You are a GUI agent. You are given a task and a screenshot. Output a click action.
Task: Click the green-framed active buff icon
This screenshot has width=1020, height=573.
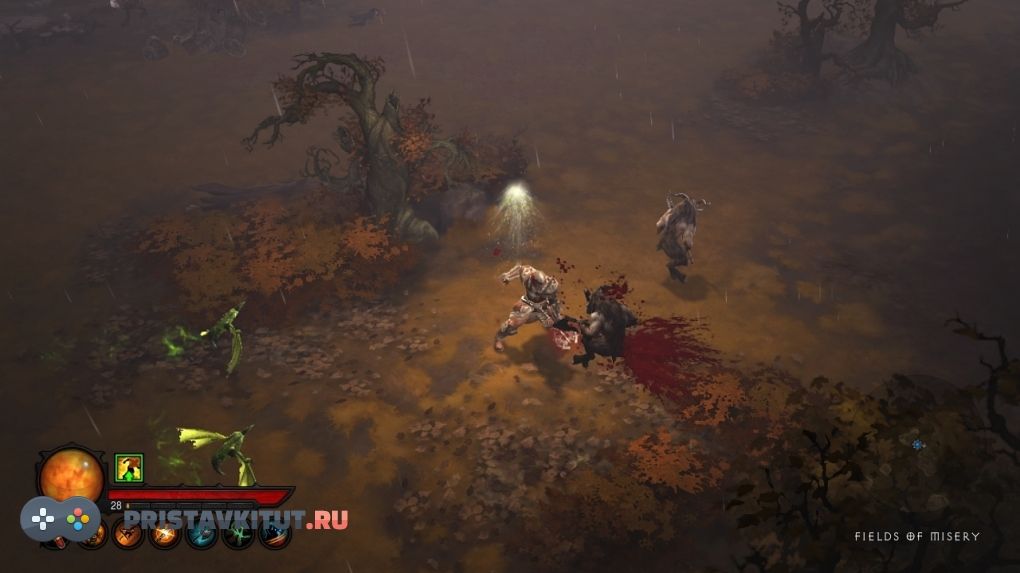click(129, 467)
